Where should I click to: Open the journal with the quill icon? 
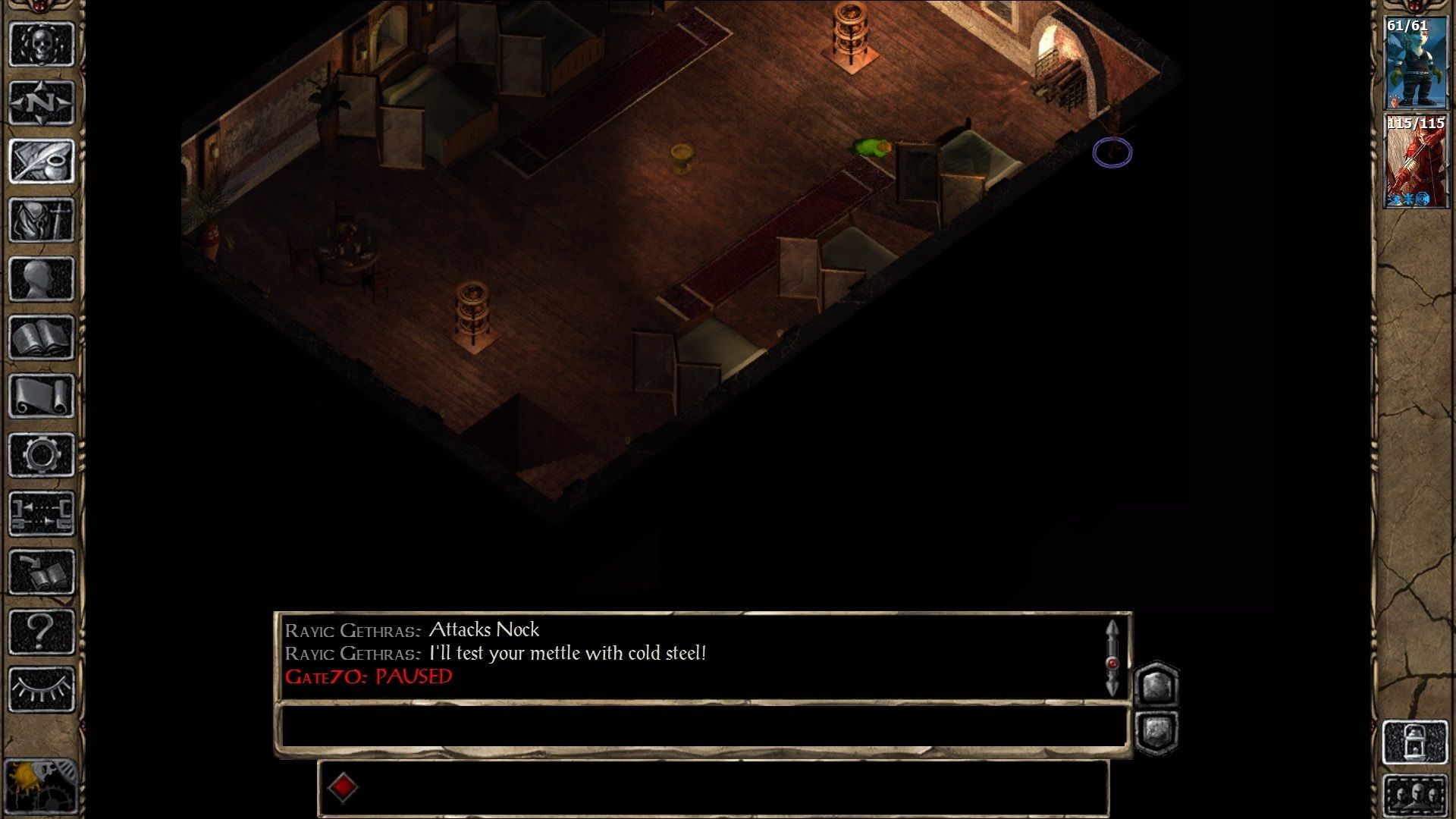click(x=42, y=161)
